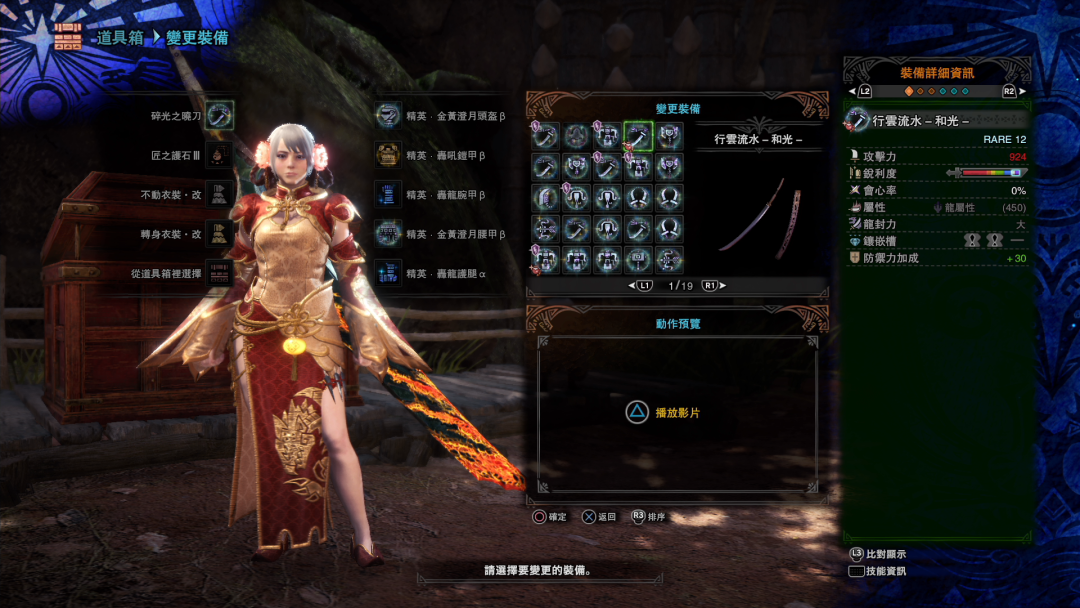Select the 精英・轟龍護腿α leg armor slot

[388, 273]
